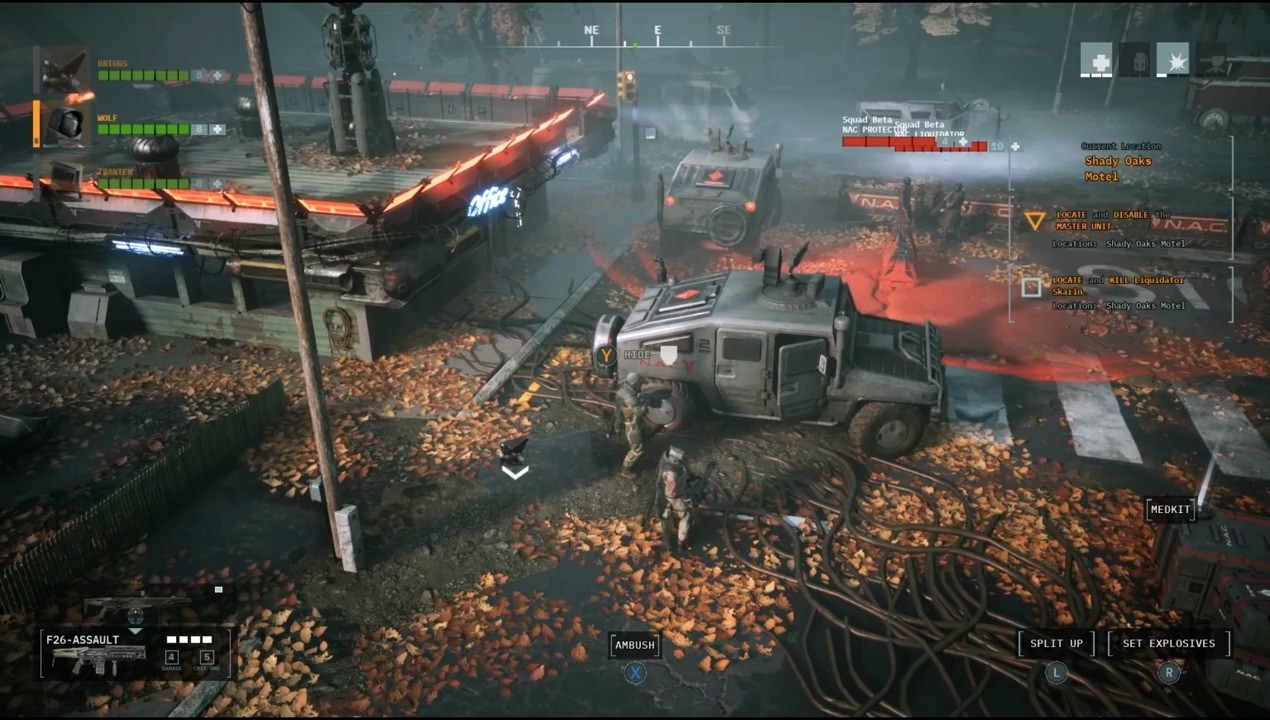Activate the Set Explosives command
This screenshot has width=1270, height=720.
click(1168, 644)
